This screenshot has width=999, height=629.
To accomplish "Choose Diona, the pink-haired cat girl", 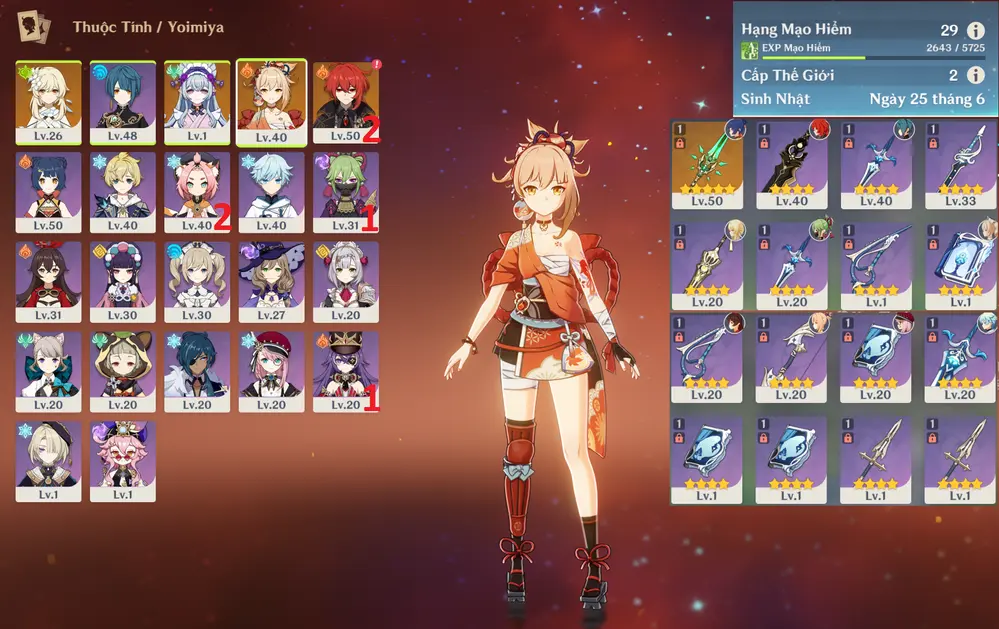I will point(197,192).
